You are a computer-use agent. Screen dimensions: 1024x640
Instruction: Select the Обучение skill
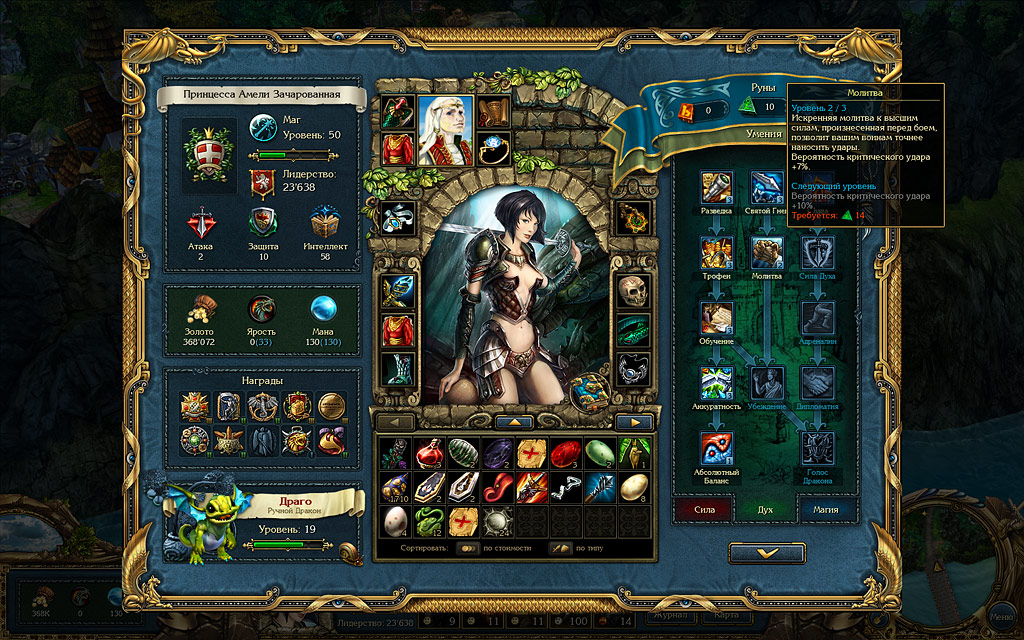717,318
